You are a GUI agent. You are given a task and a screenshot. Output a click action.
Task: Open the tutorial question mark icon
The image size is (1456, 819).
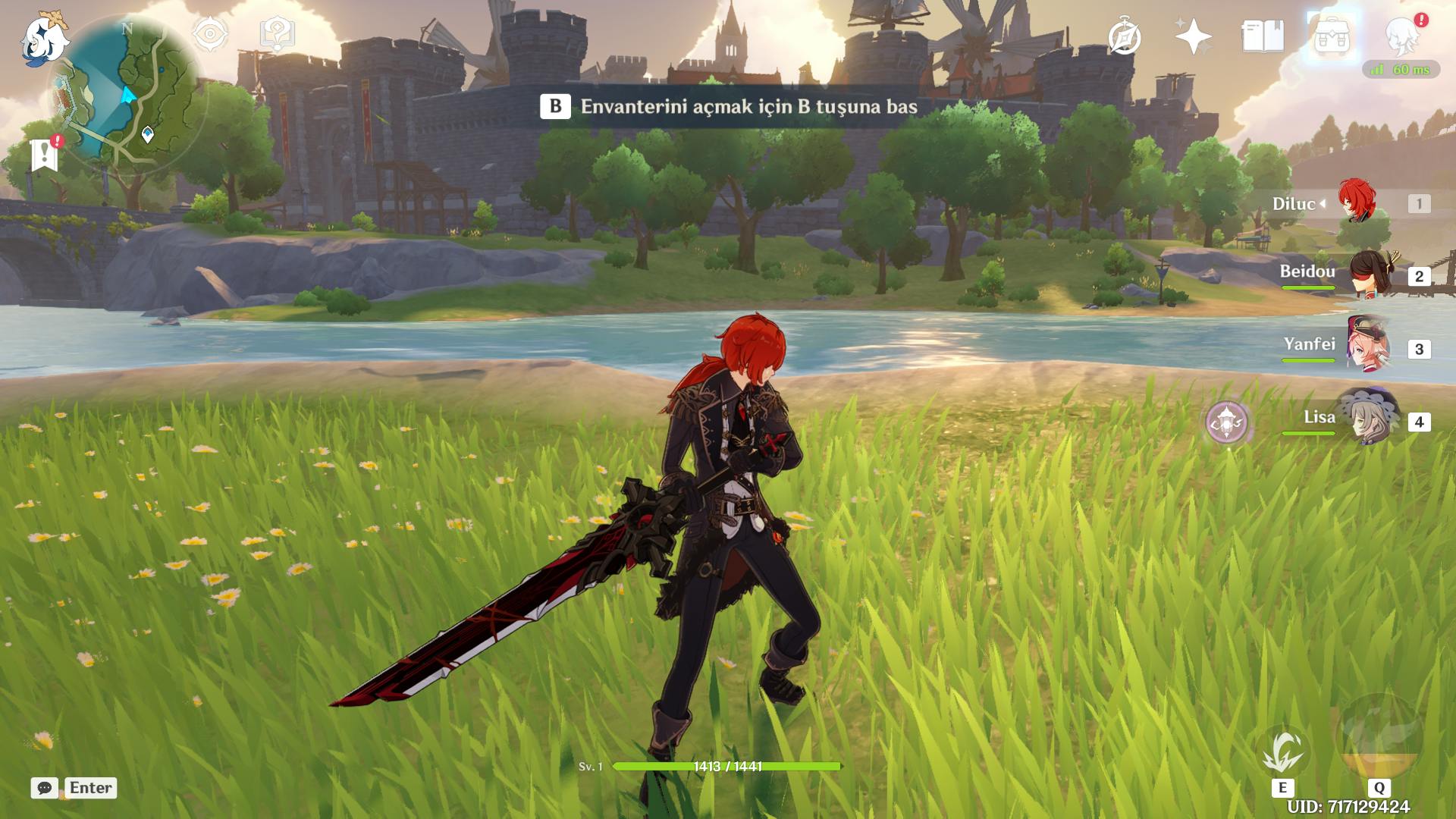click(277, 34)
